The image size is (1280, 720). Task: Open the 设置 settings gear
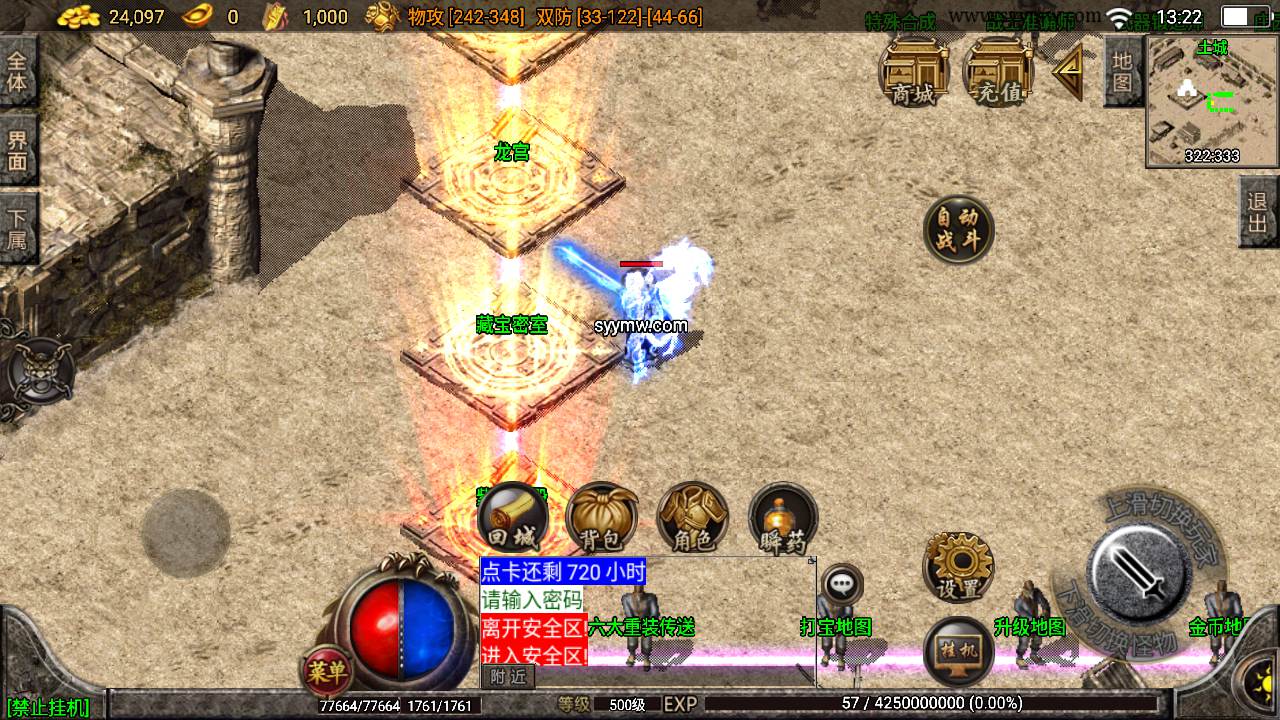957,567
